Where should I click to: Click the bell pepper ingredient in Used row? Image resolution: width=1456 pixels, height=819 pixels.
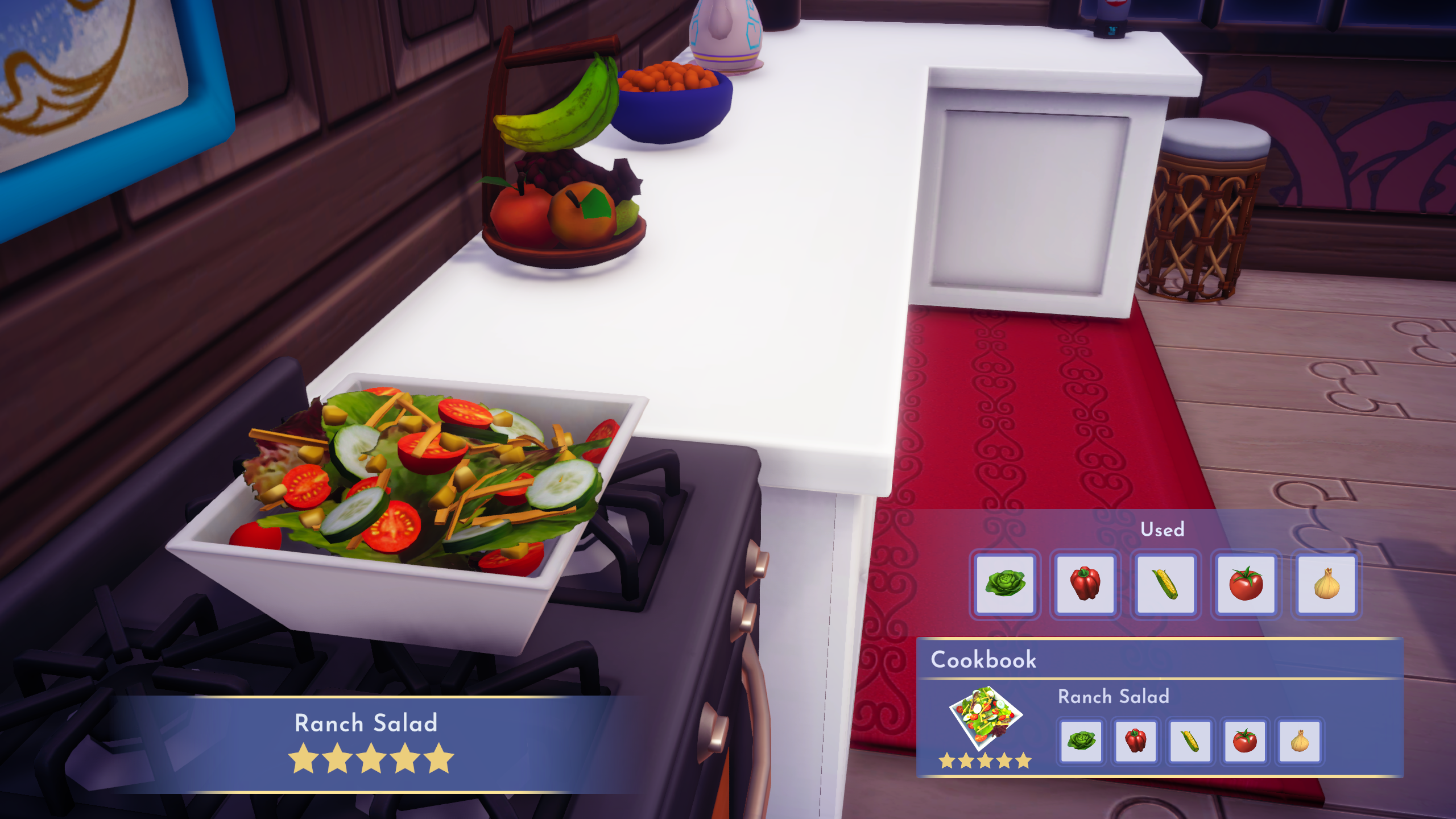1085,584
